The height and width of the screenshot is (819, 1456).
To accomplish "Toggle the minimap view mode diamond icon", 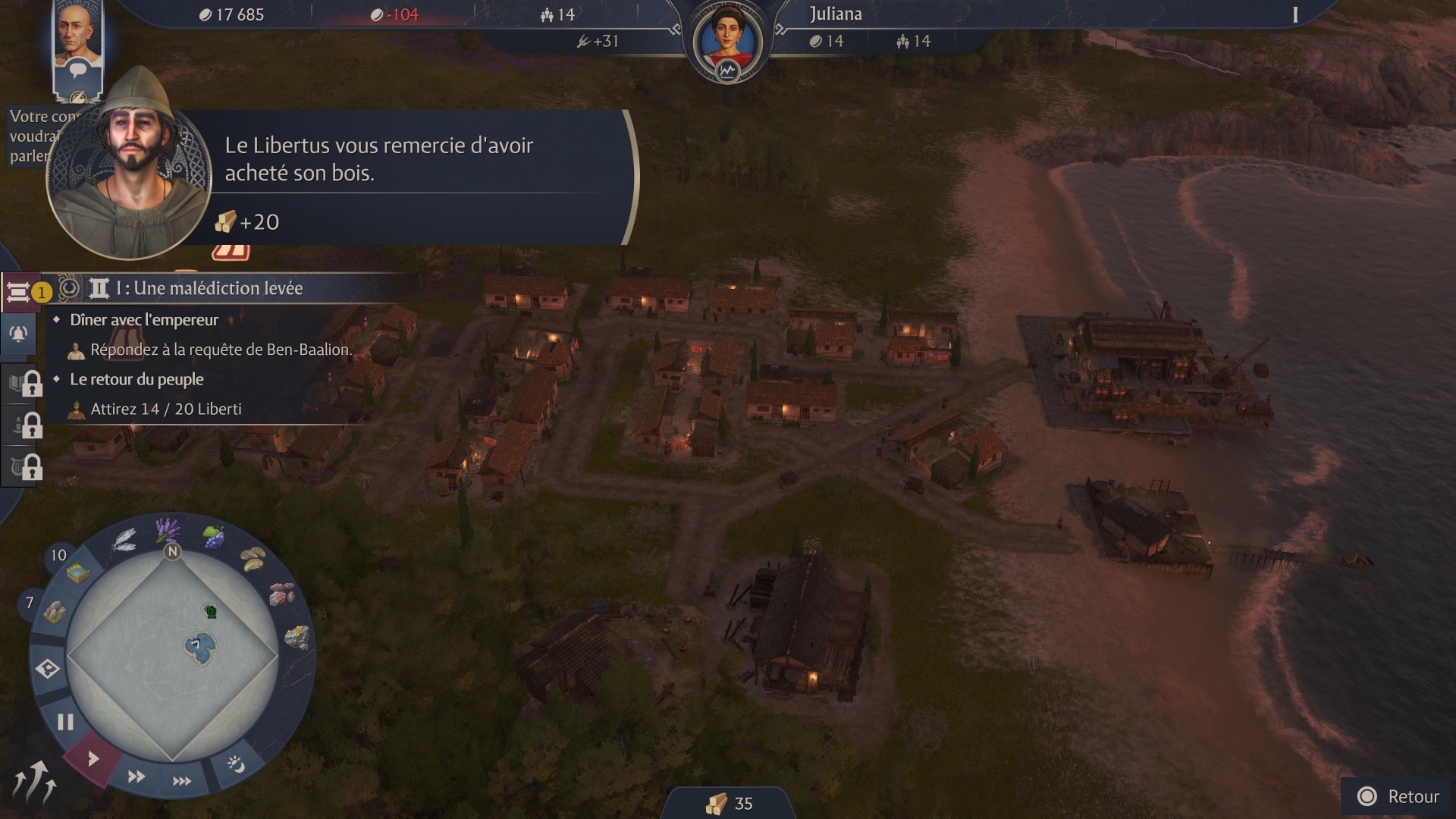I will click(47, 669).
